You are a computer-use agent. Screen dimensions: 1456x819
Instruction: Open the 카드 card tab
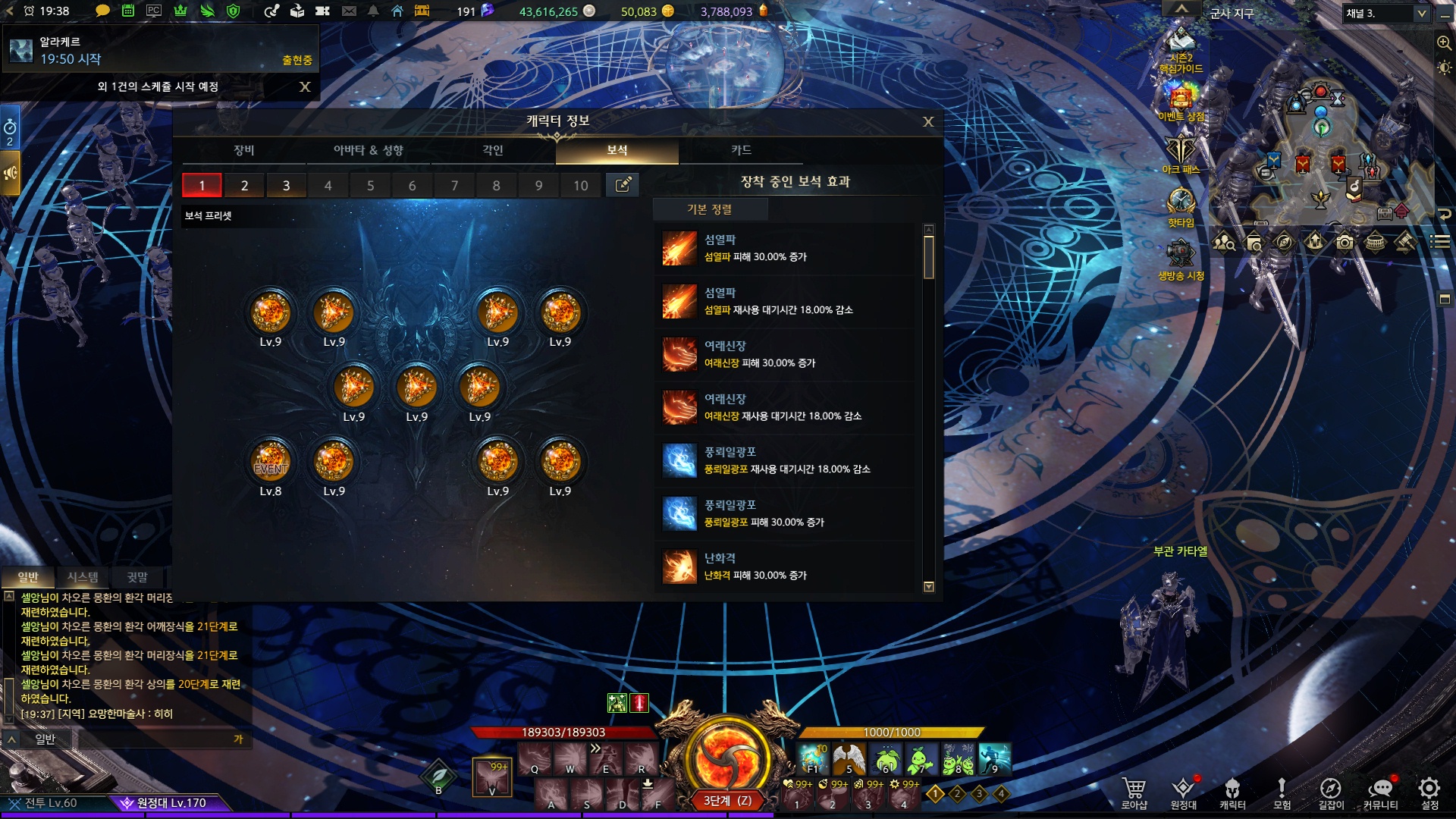(x=741, y=150)
